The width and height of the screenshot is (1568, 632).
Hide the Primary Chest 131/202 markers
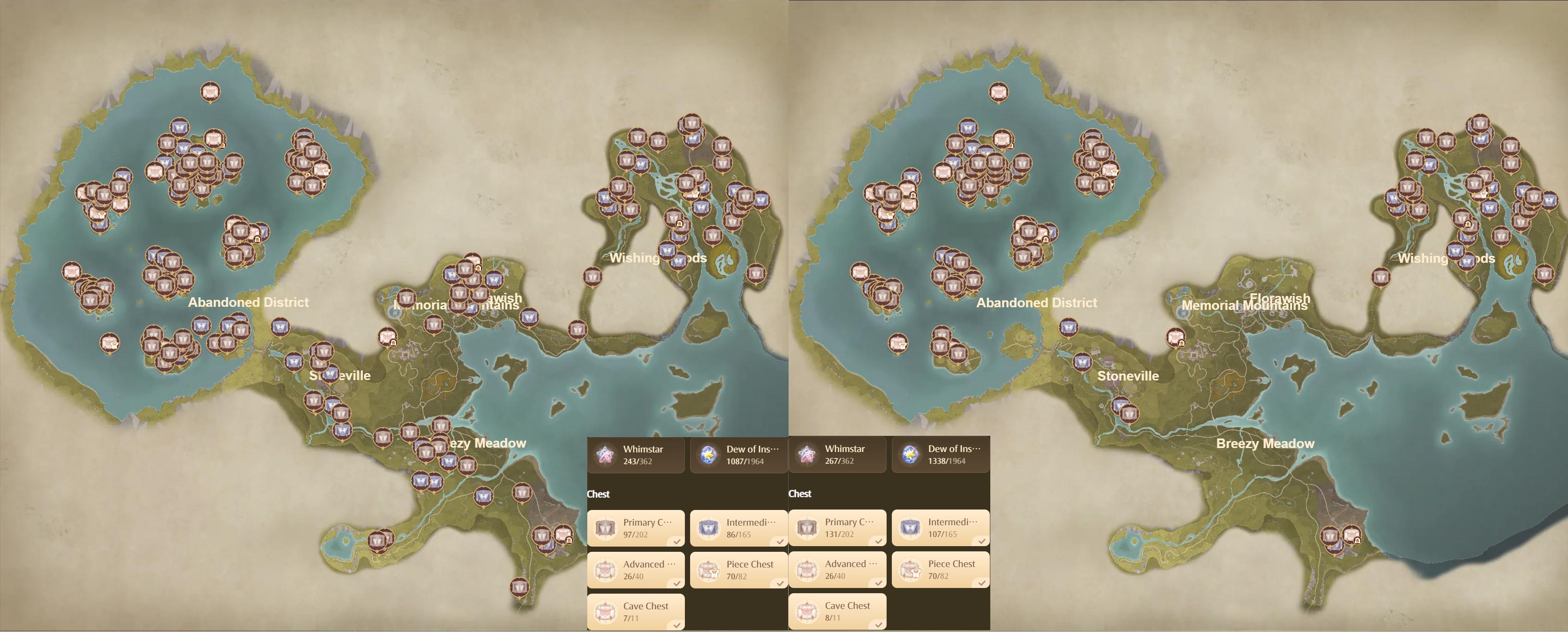click(x=837, y=527)
